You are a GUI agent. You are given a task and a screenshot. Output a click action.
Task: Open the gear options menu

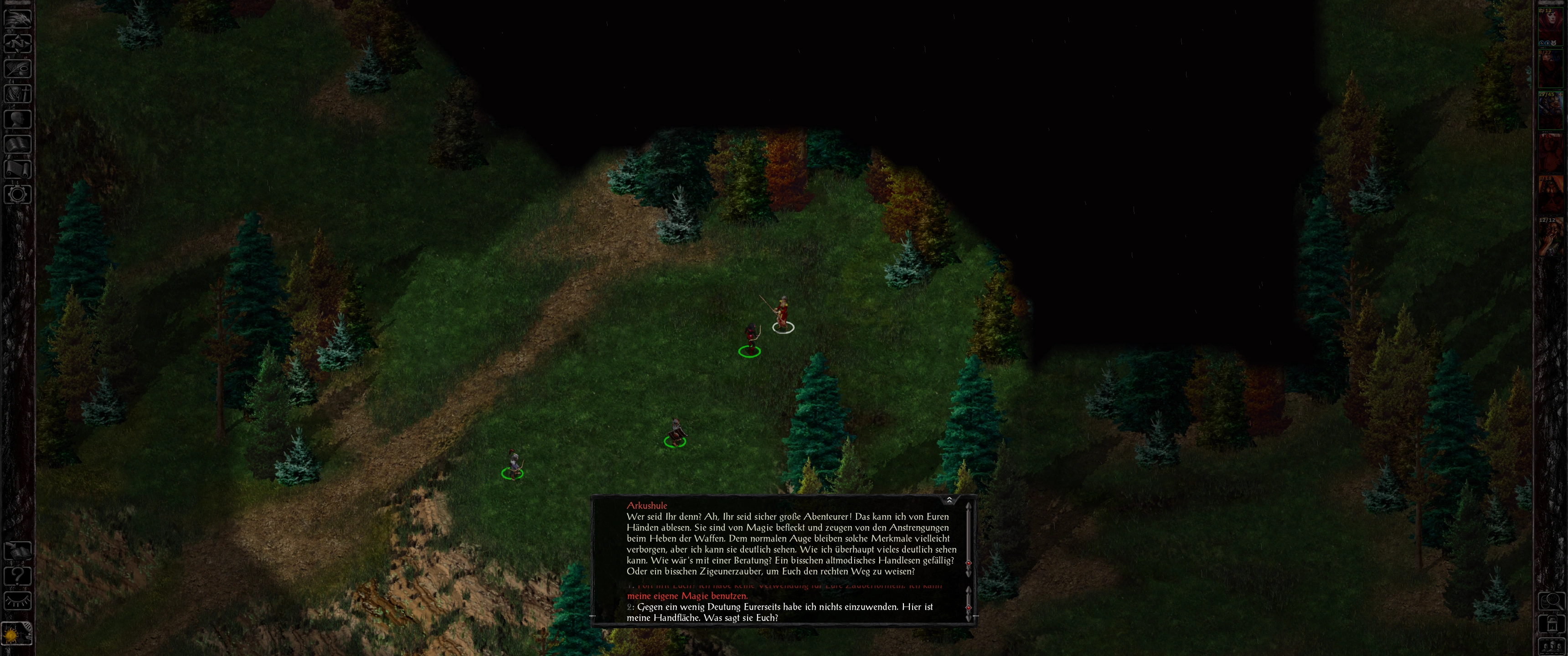tap(17, 195)
